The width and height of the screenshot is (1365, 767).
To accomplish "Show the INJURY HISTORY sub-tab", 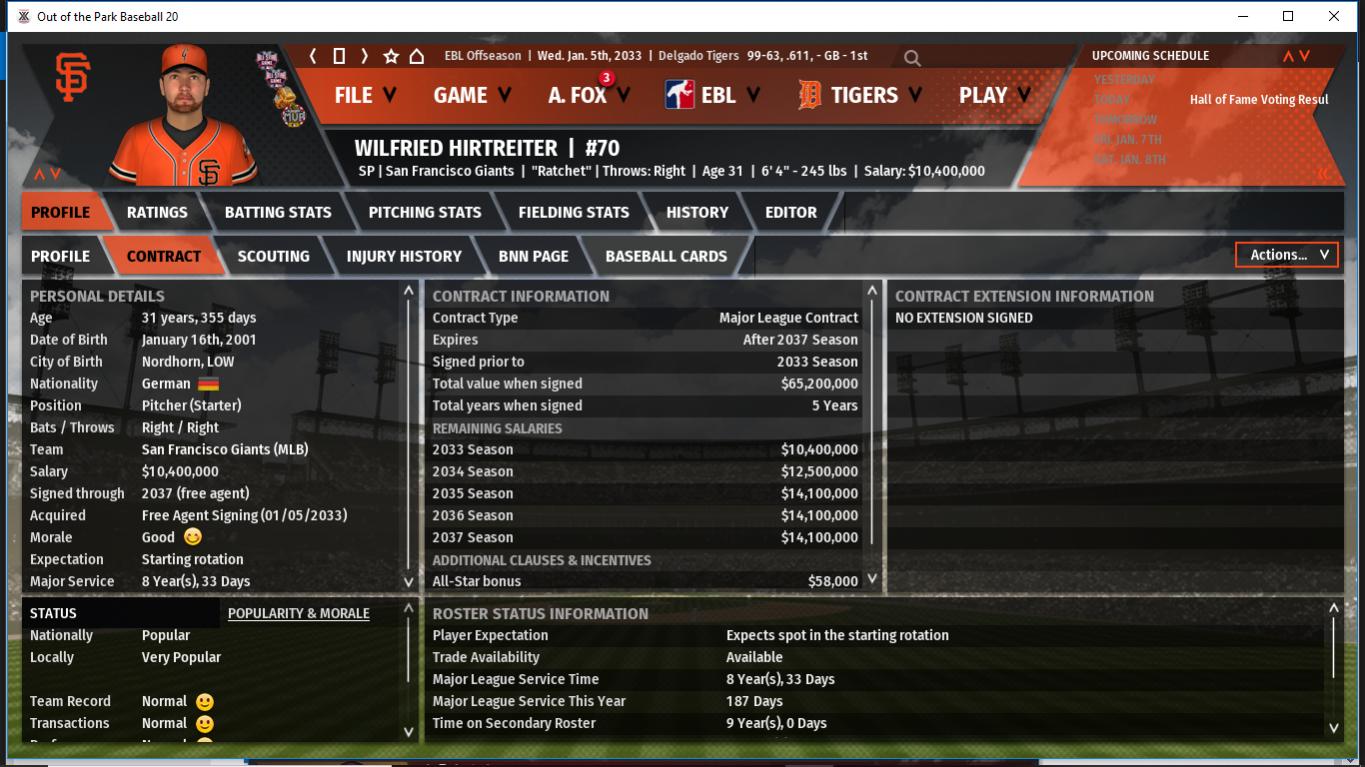I will coord(404,256).
